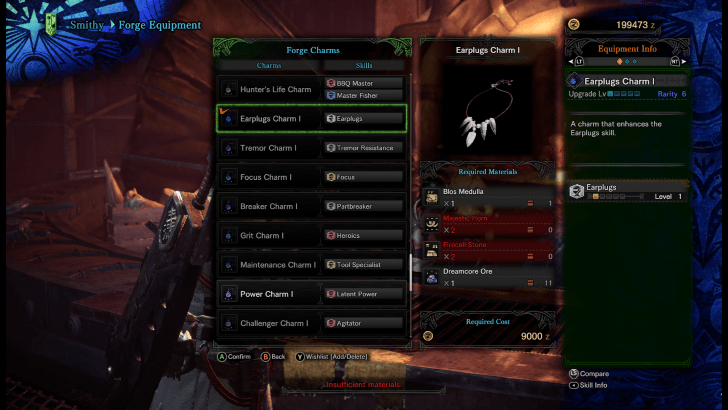Click the Charms column header
728x410 pixels.
[x=269, y=65]
